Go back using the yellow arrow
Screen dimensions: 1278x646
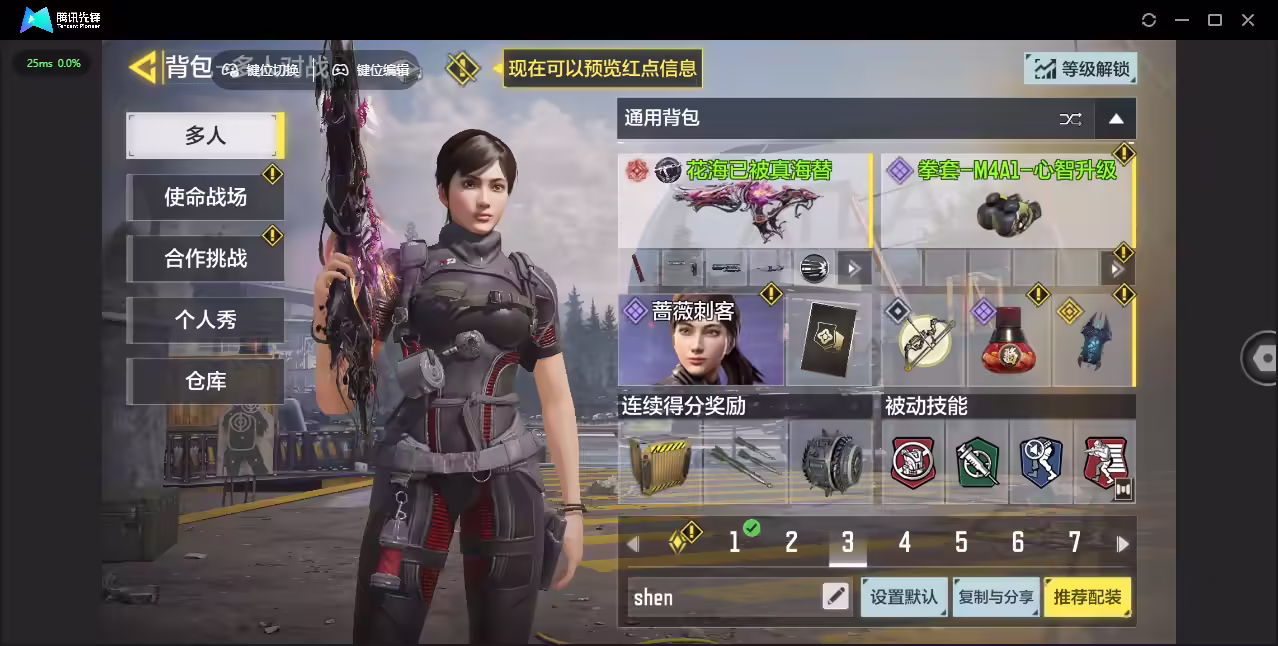tap(144, 68)
